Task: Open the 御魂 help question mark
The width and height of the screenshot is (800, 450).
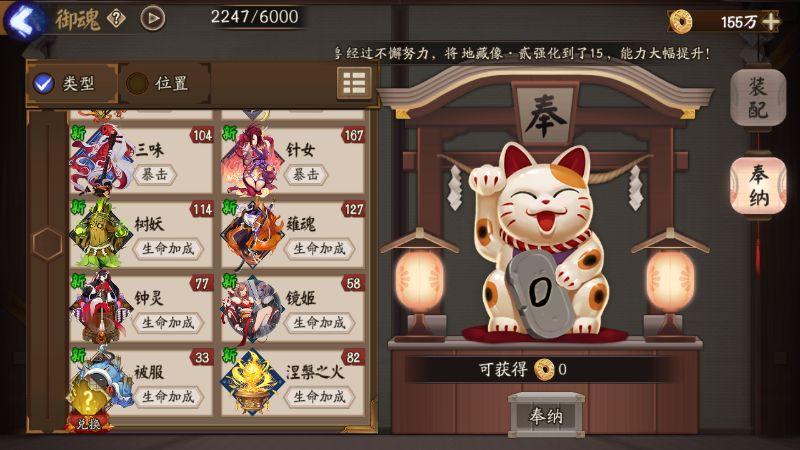Action: [x=117, y=17]
